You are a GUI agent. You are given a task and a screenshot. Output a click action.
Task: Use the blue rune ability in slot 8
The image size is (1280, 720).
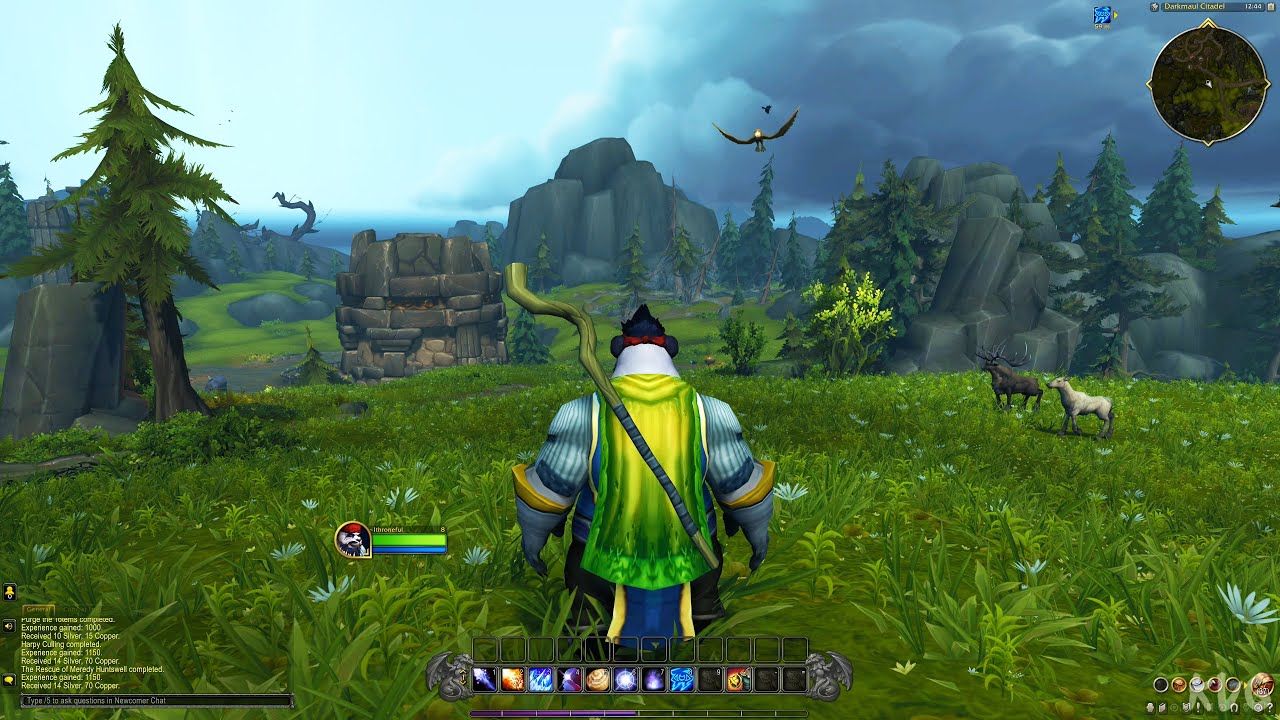coord(682,680)
